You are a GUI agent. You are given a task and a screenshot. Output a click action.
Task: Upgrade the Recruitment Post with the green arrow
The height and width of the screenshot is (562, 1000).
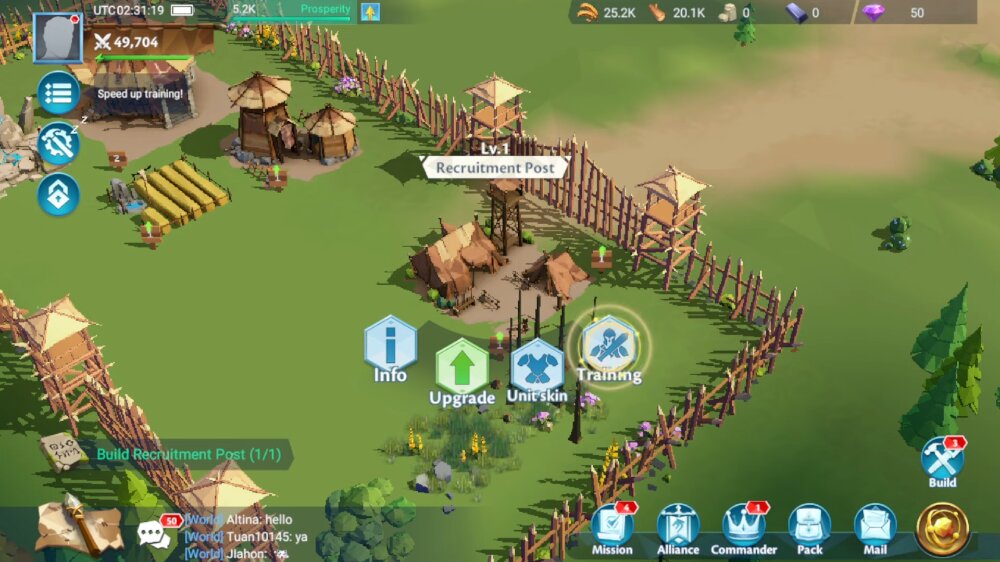[x=461, y=368]
